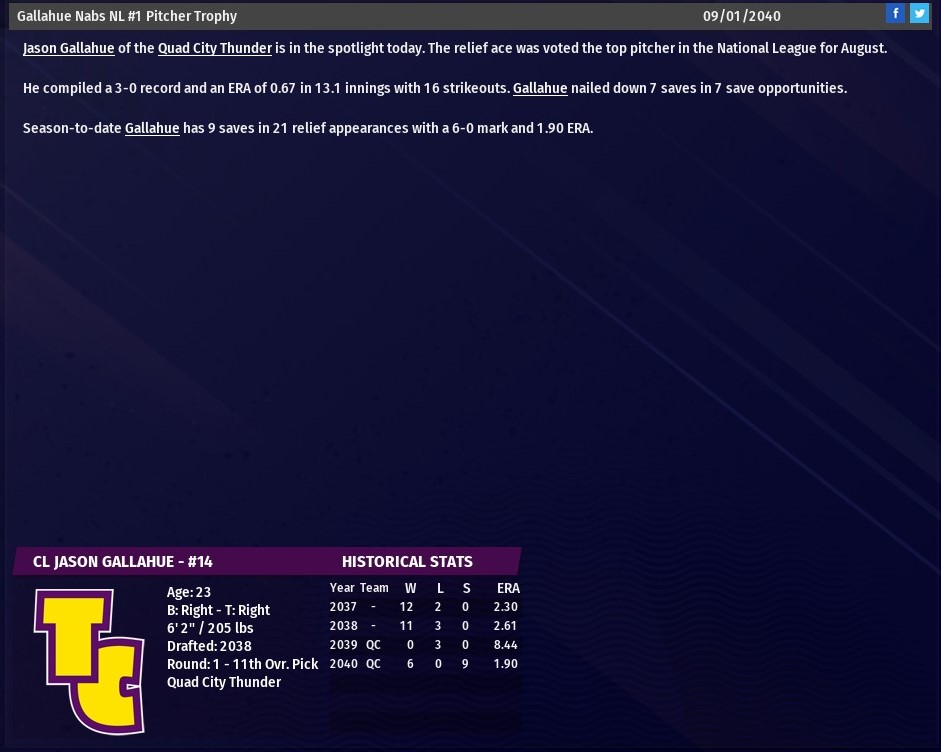Open the Jason Gallahue player link
This screenshot has height=752, width=941.
pos(69,48)
